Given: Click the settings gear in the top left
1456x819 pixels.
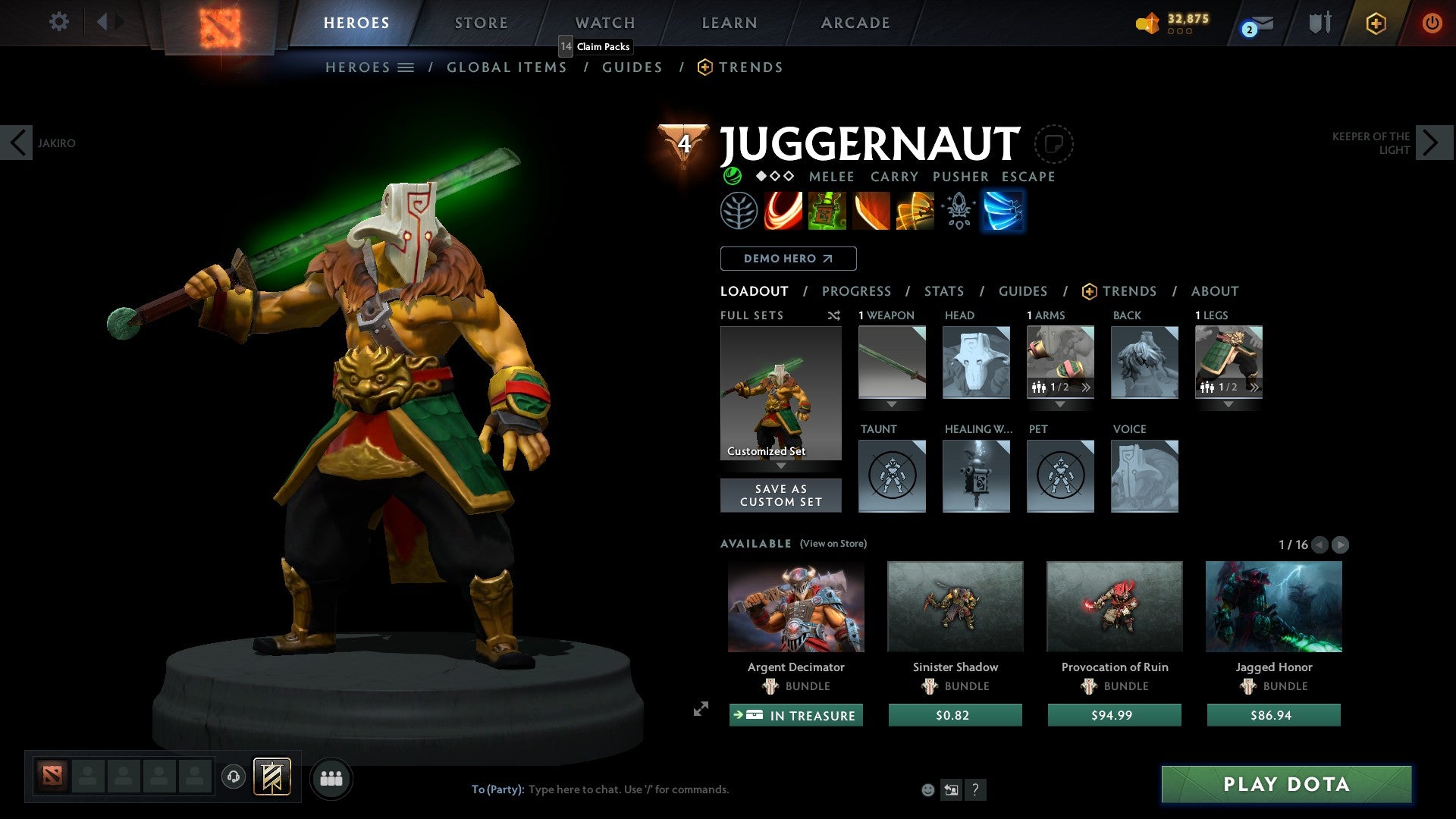Looking at the screenshot, I should 58,22.
